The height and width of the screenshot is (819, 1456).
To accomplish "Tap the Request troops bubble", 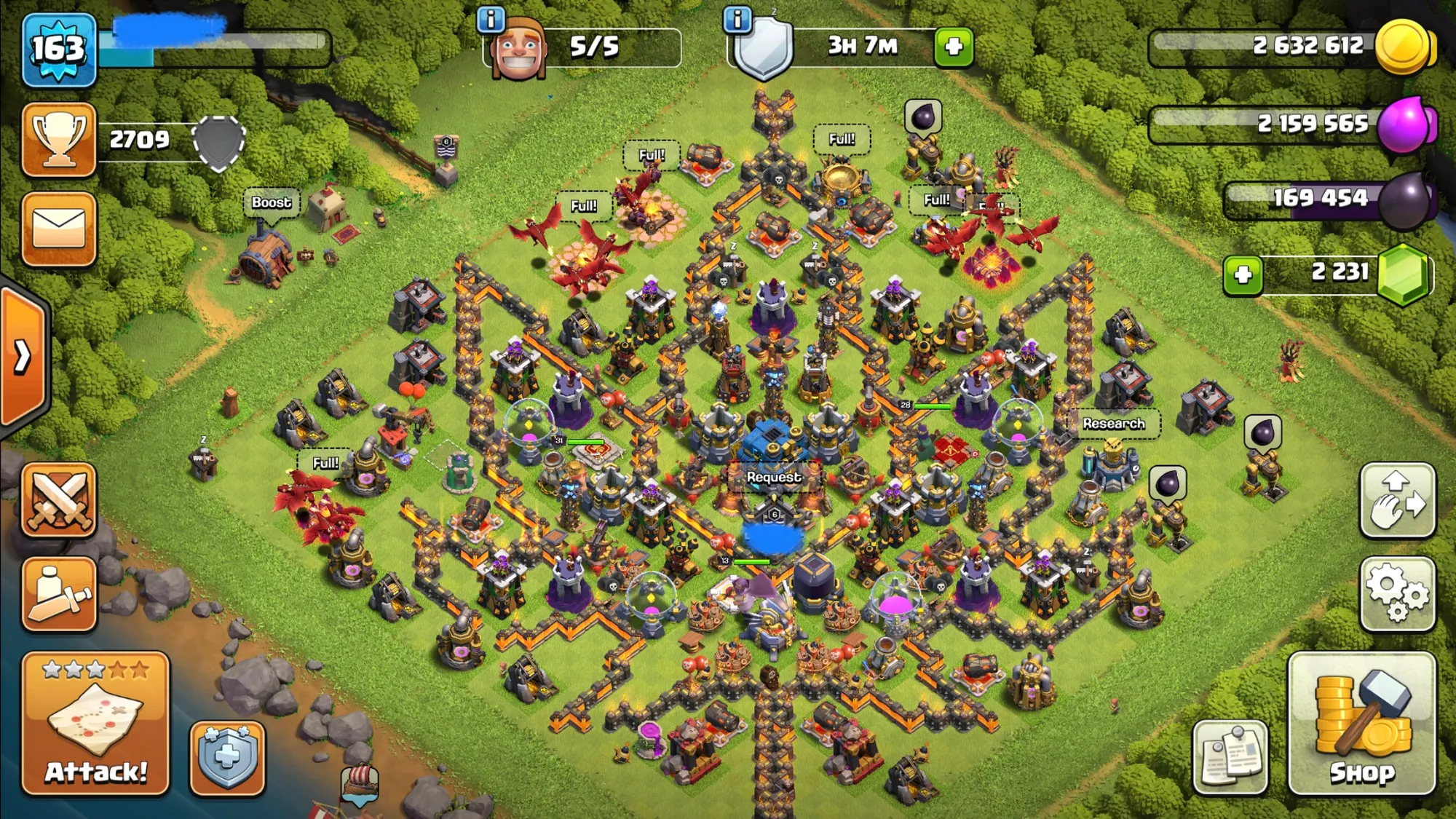I will click(x=774, y=477).
